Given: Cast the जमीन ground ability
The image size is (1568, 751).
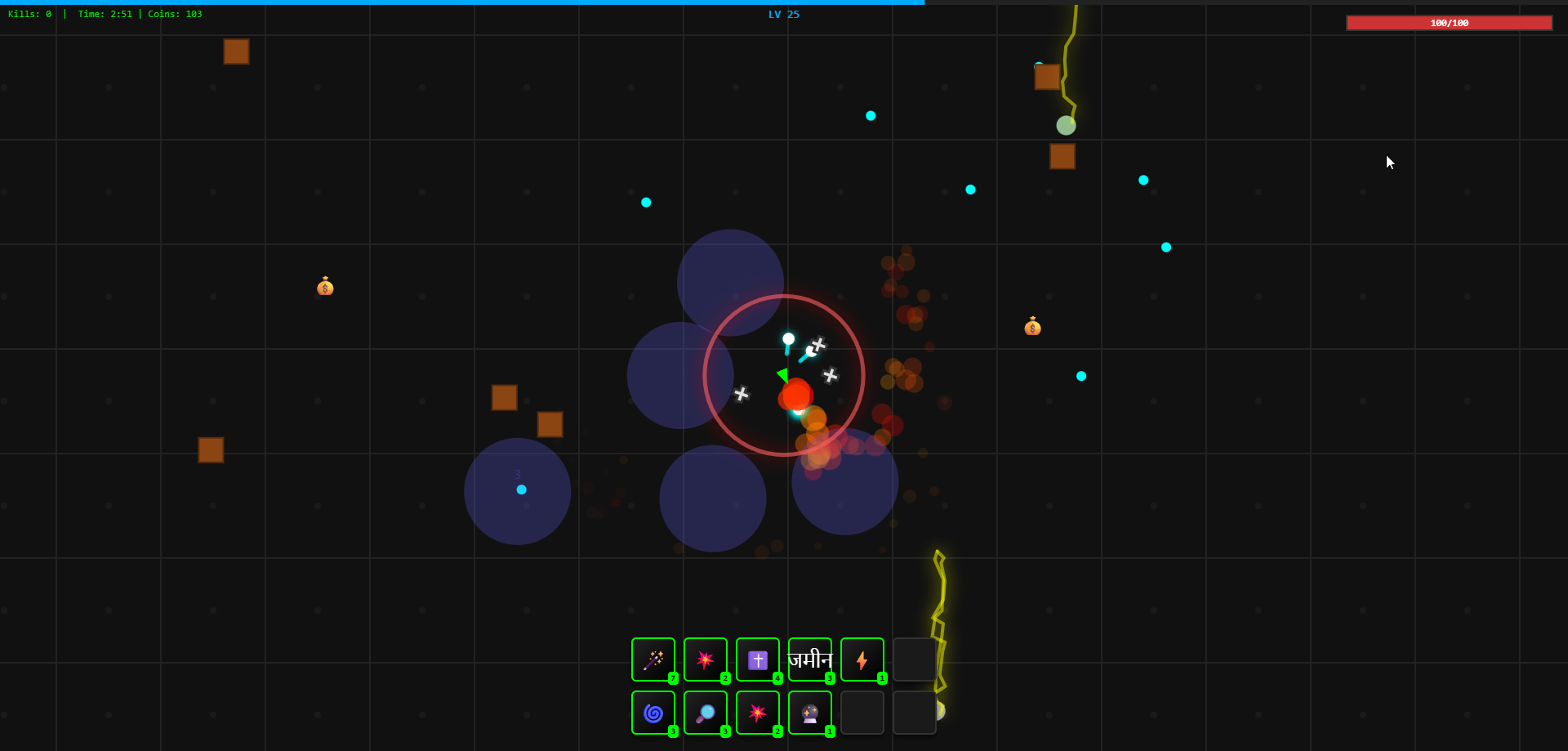Looking at the screenshot, I should [810, 660].
